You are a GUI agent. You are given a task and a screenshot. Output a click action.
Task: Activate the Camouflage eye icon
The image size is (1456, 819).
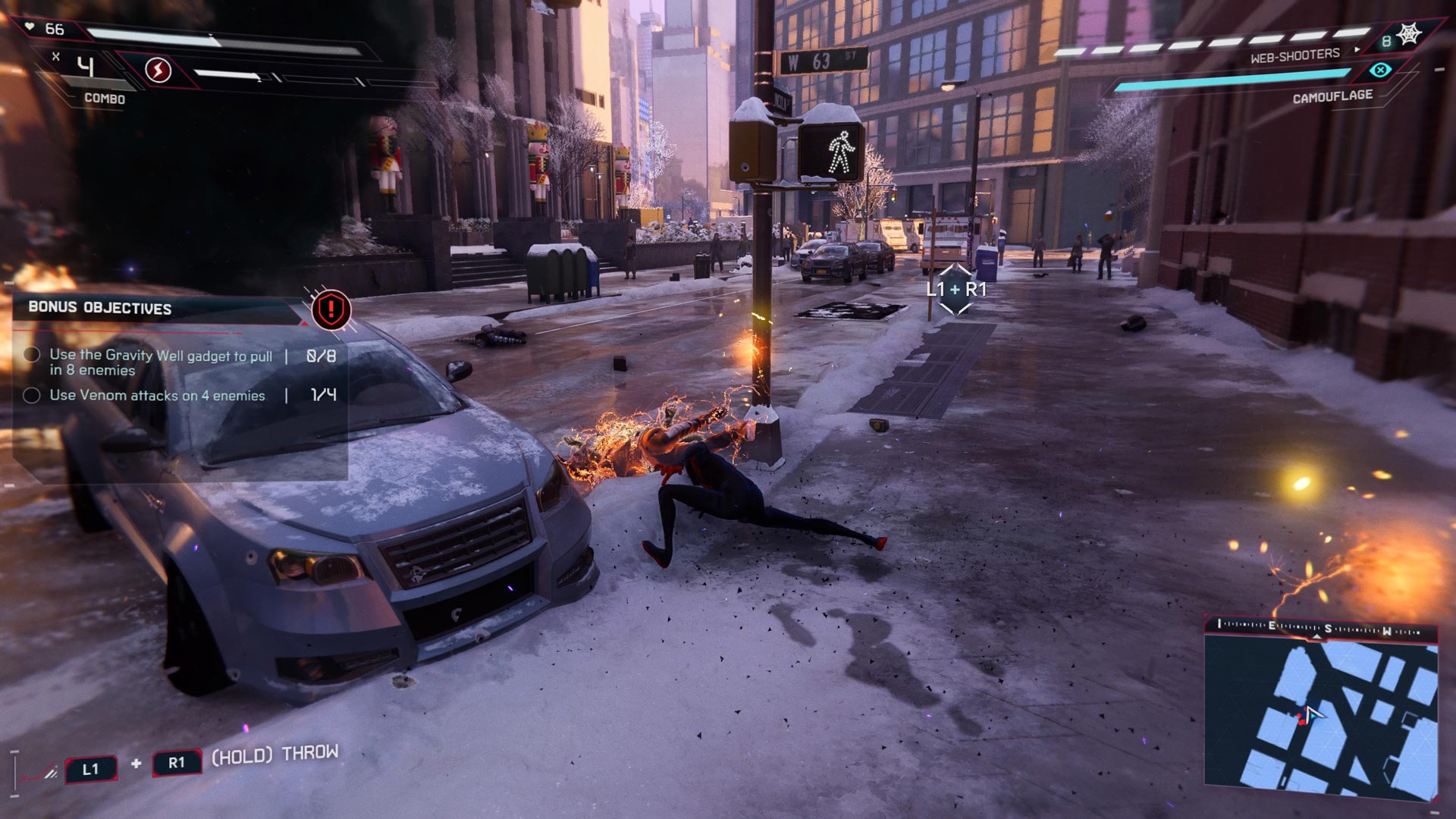click(x=1380, y=71)
